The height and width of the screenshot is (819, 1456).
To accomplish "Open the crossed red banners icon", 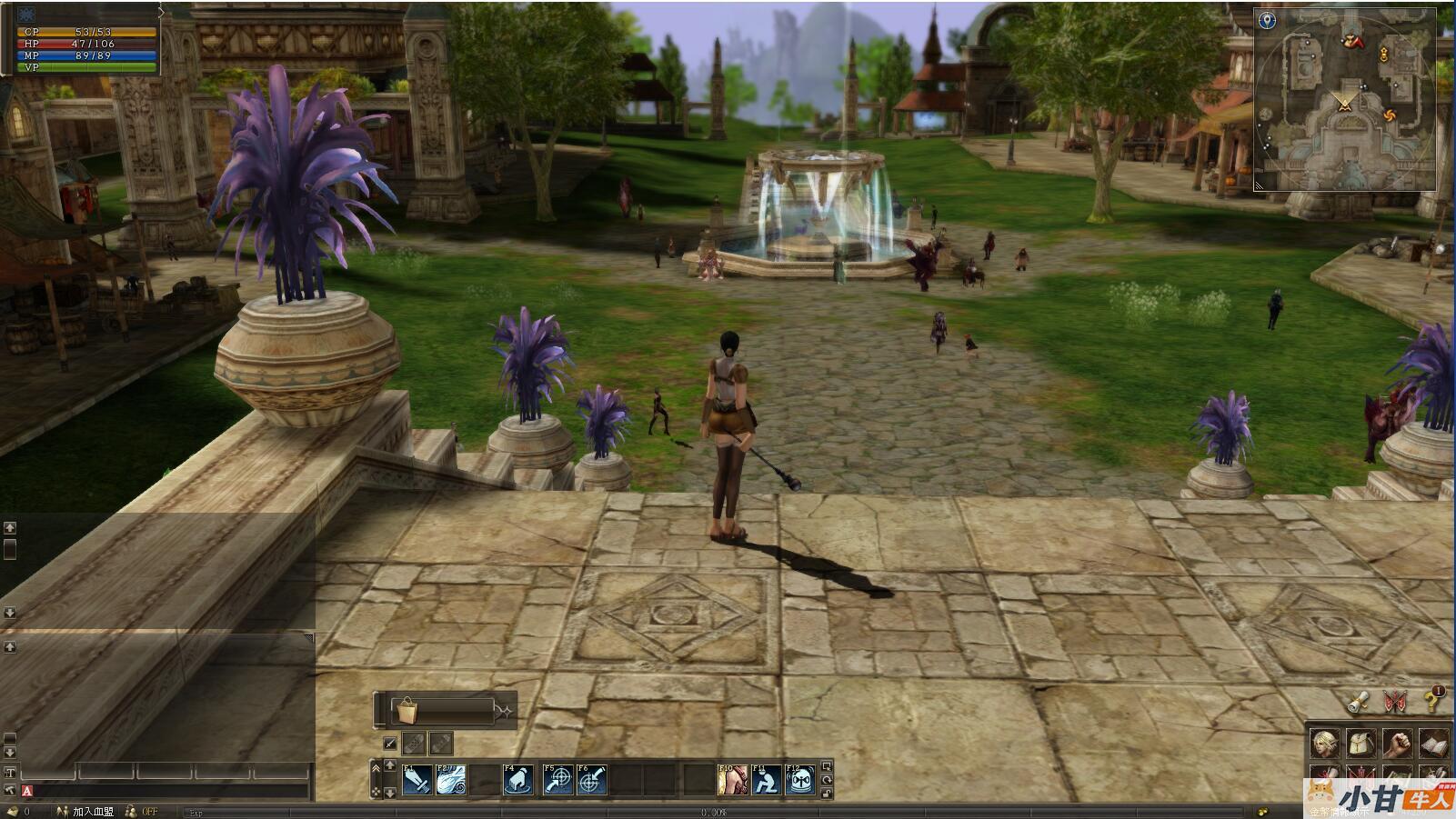I will pos(1395,701).
